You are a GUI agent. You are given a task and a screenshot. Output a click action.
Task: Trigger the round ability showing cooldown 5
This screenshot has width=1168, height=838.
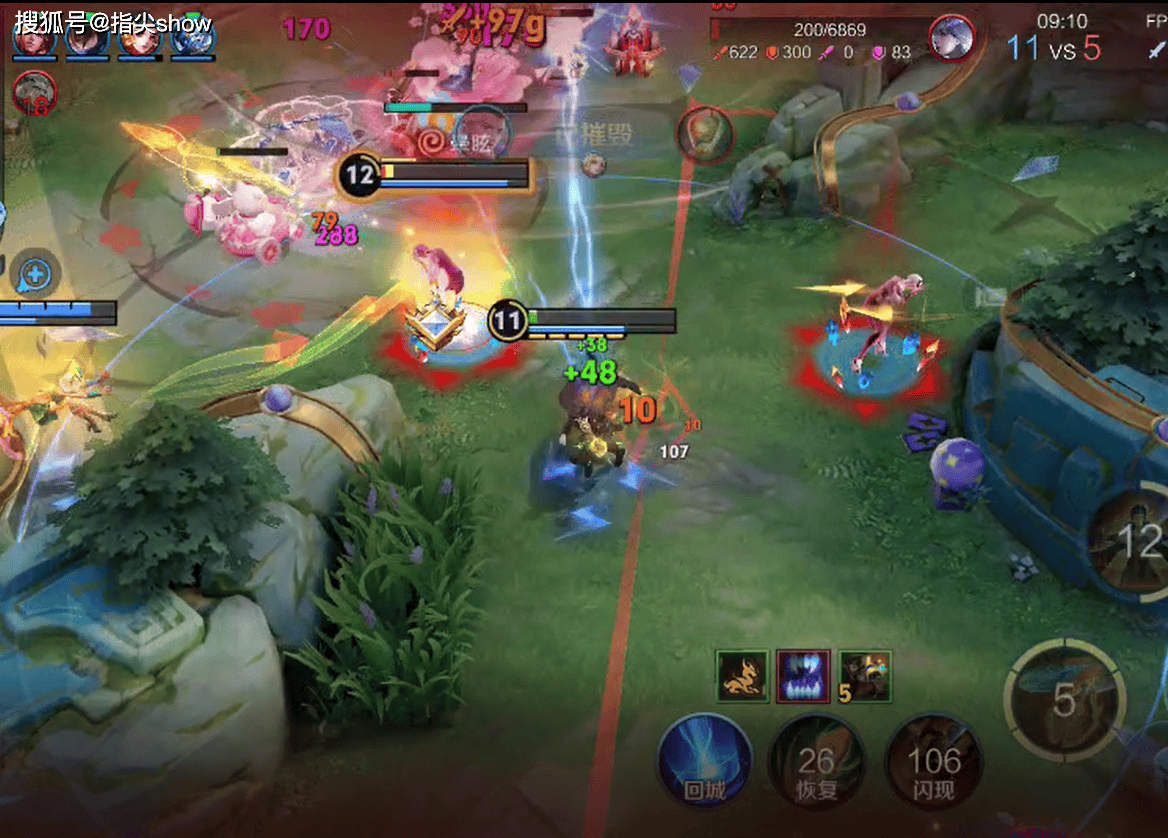coord(1064,698)
